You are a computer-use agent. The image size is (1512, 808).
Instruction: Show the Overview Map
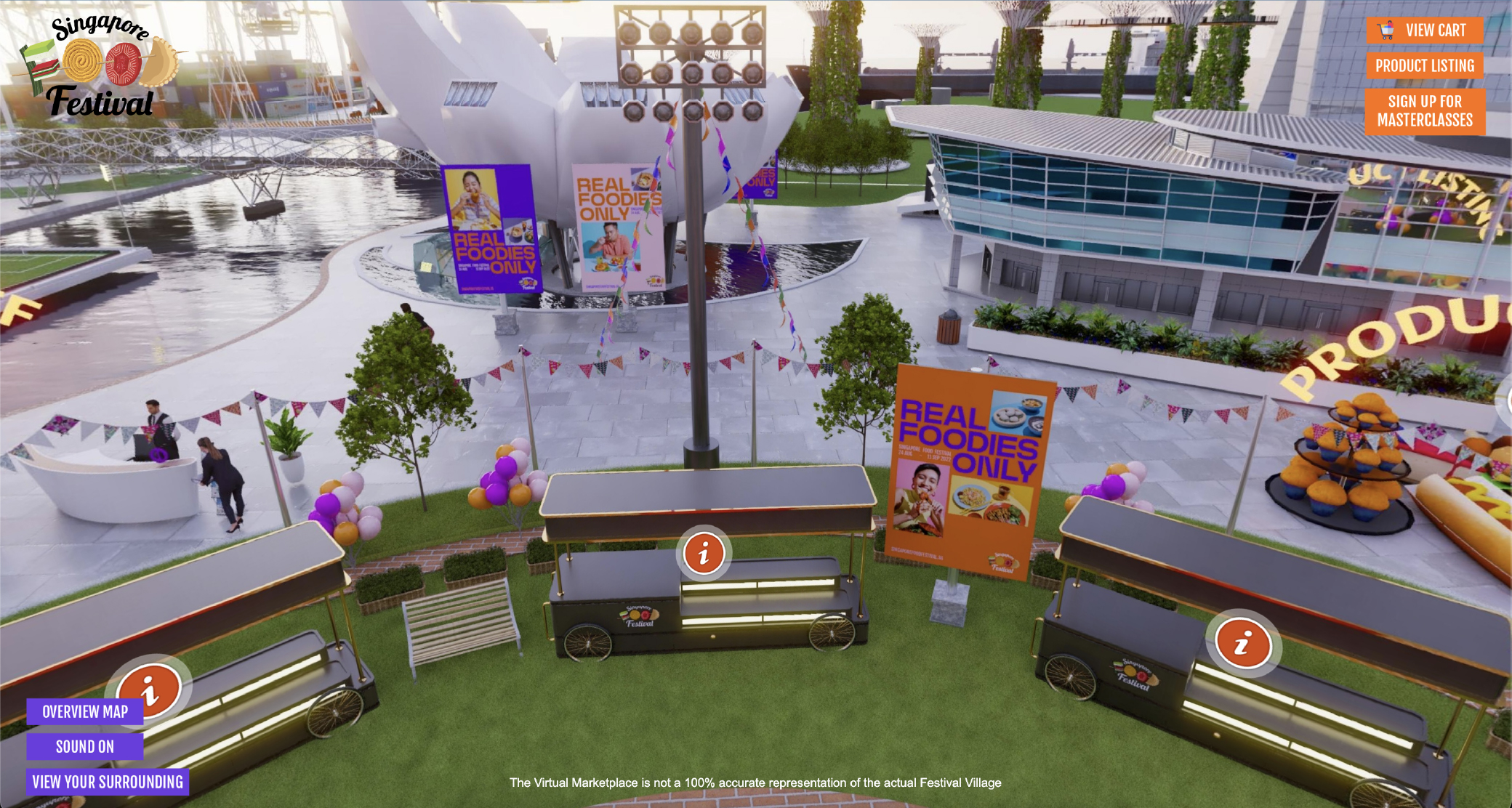click(x=85, y=712)
